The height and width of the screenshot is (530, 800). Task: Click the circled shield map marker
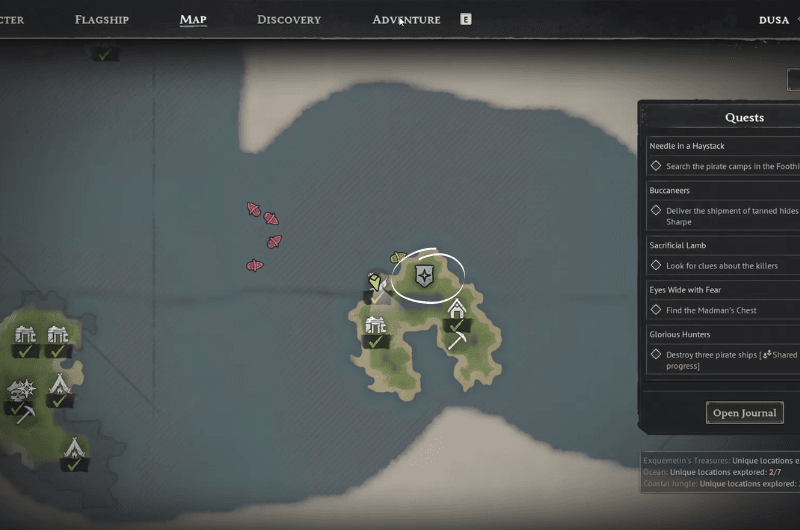(x=425, y=276)
